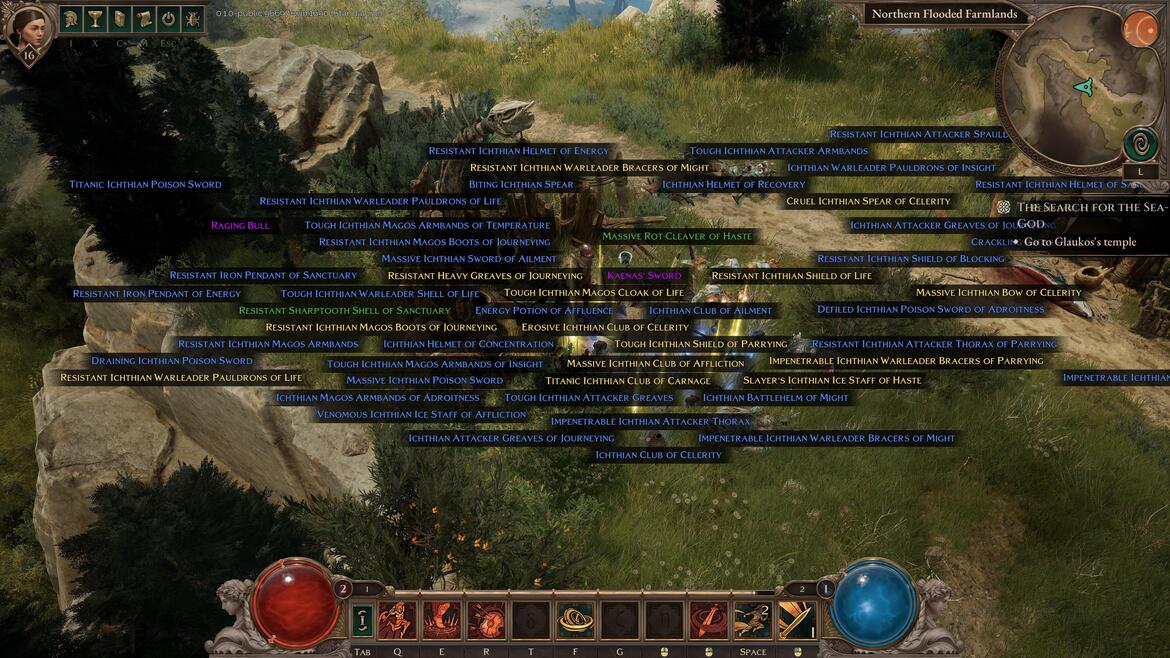The image size is (1170, 658).
Task: Activate the green spiral portal button
Action: click(1140, 144)
